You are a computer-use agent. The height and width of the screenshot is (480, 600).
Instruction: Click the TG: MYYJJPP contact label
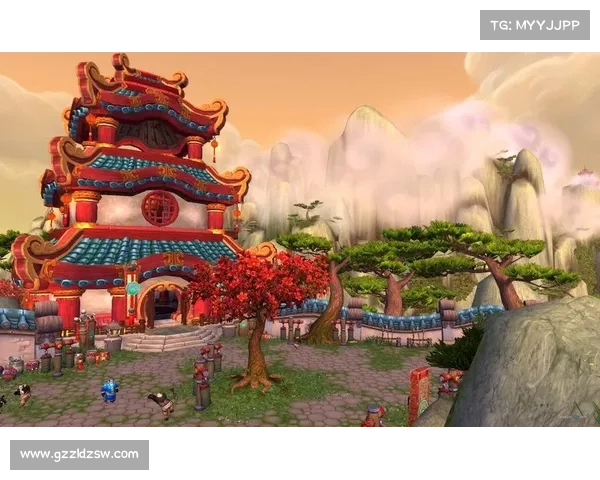pyautogui.click(x=535, y=24)
